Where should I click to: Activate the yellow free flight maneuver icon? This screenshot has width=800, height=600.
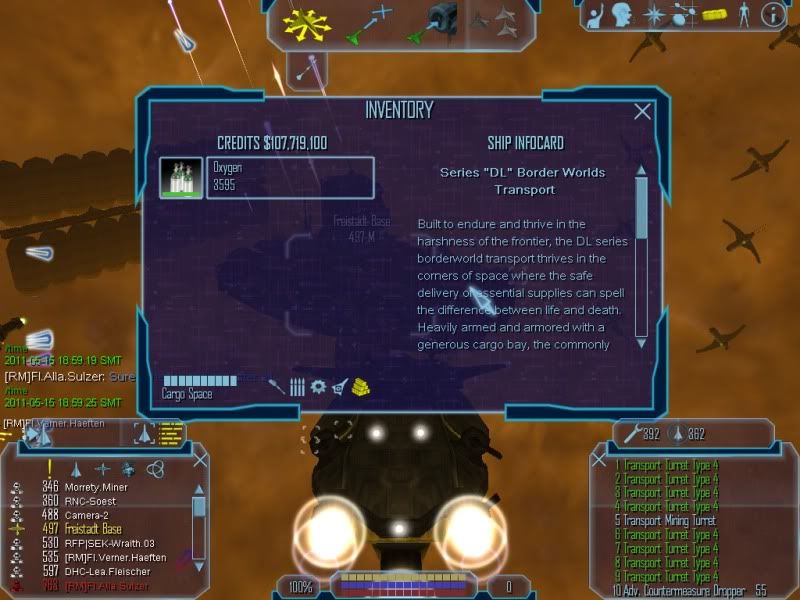click(307, 23)
